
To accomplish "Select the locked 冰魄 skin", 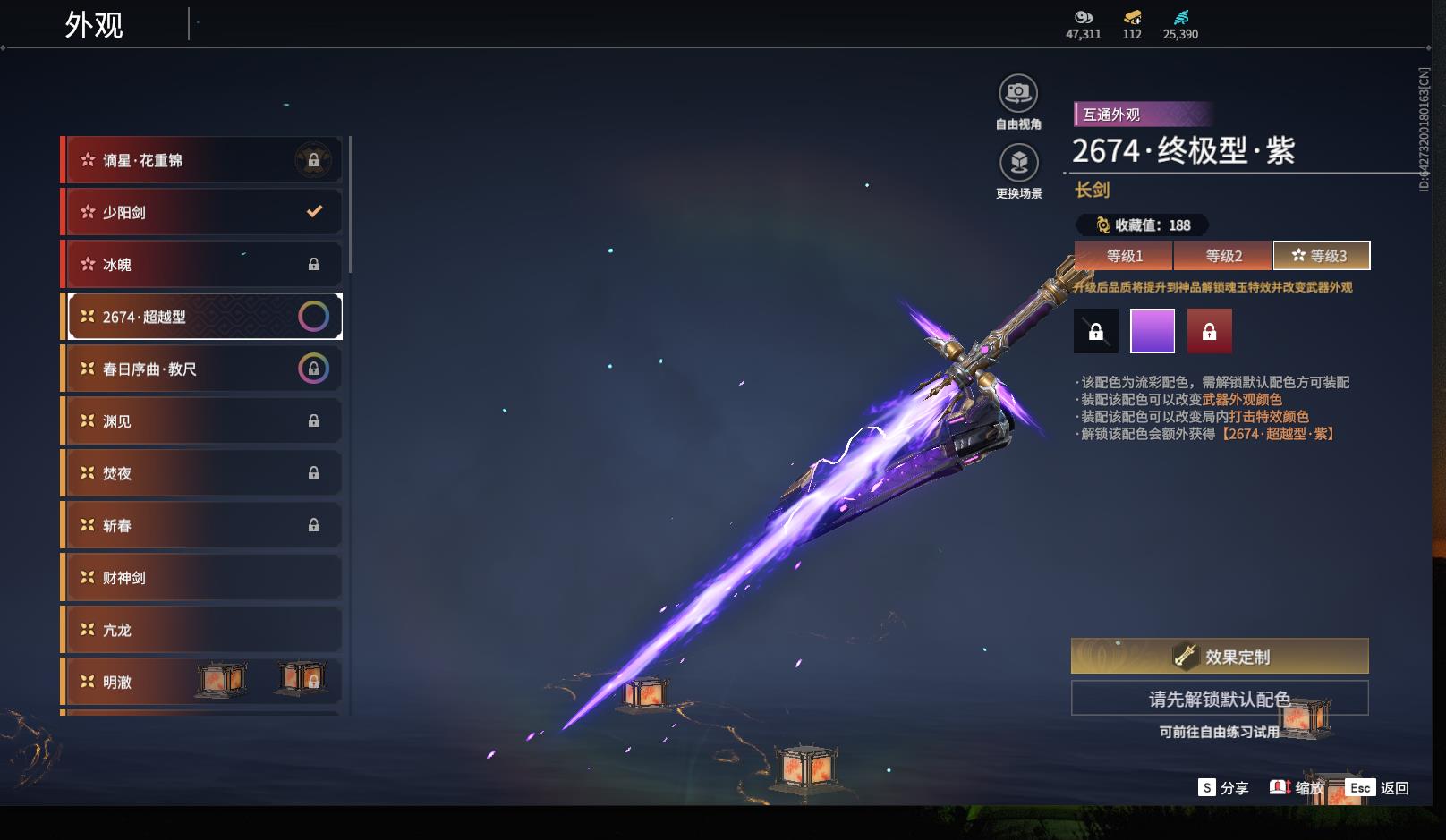I will (x=201, y=264).
